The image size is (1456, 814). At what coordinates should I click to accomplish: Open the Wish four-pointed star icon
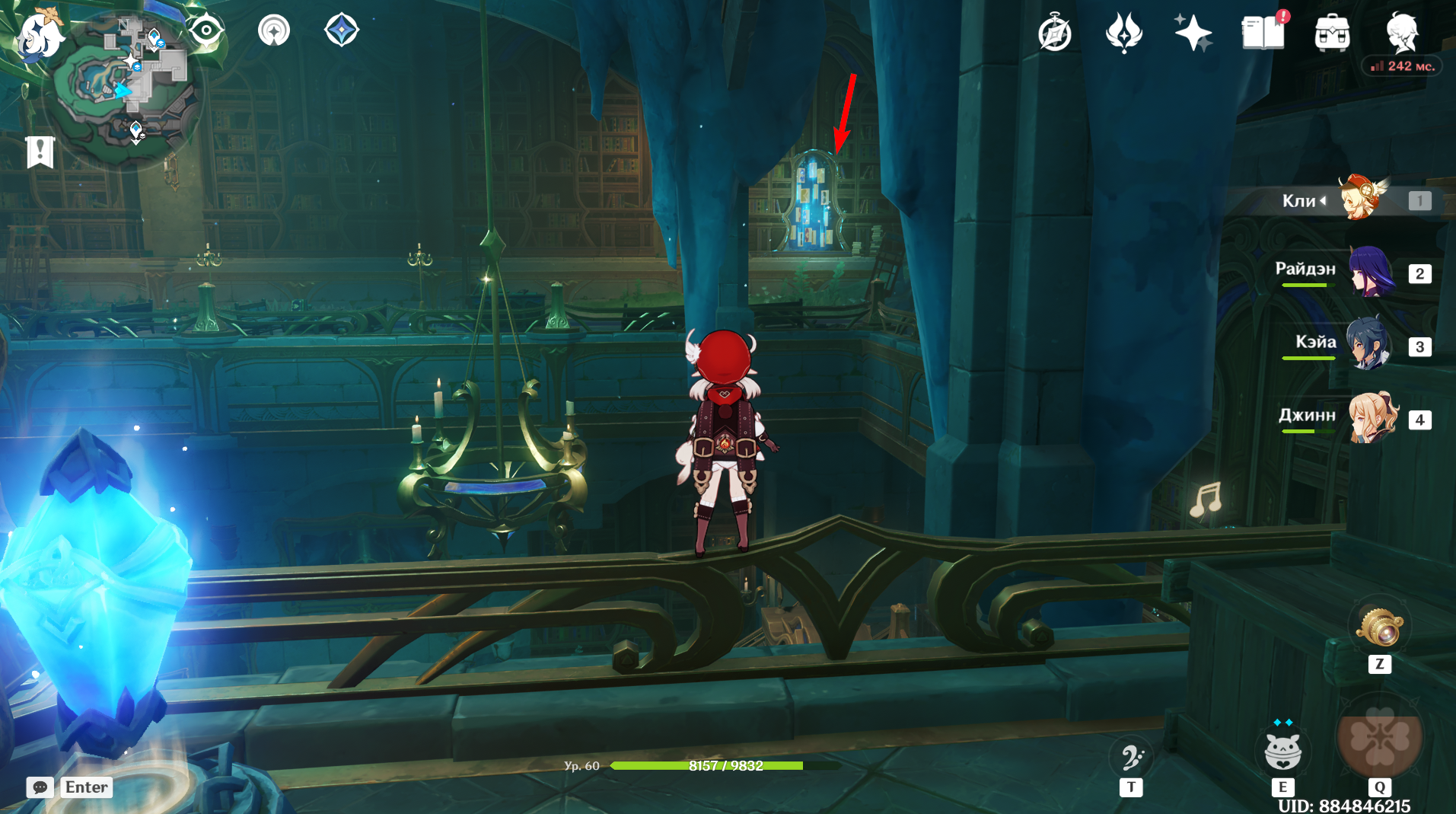point(1193,34)
